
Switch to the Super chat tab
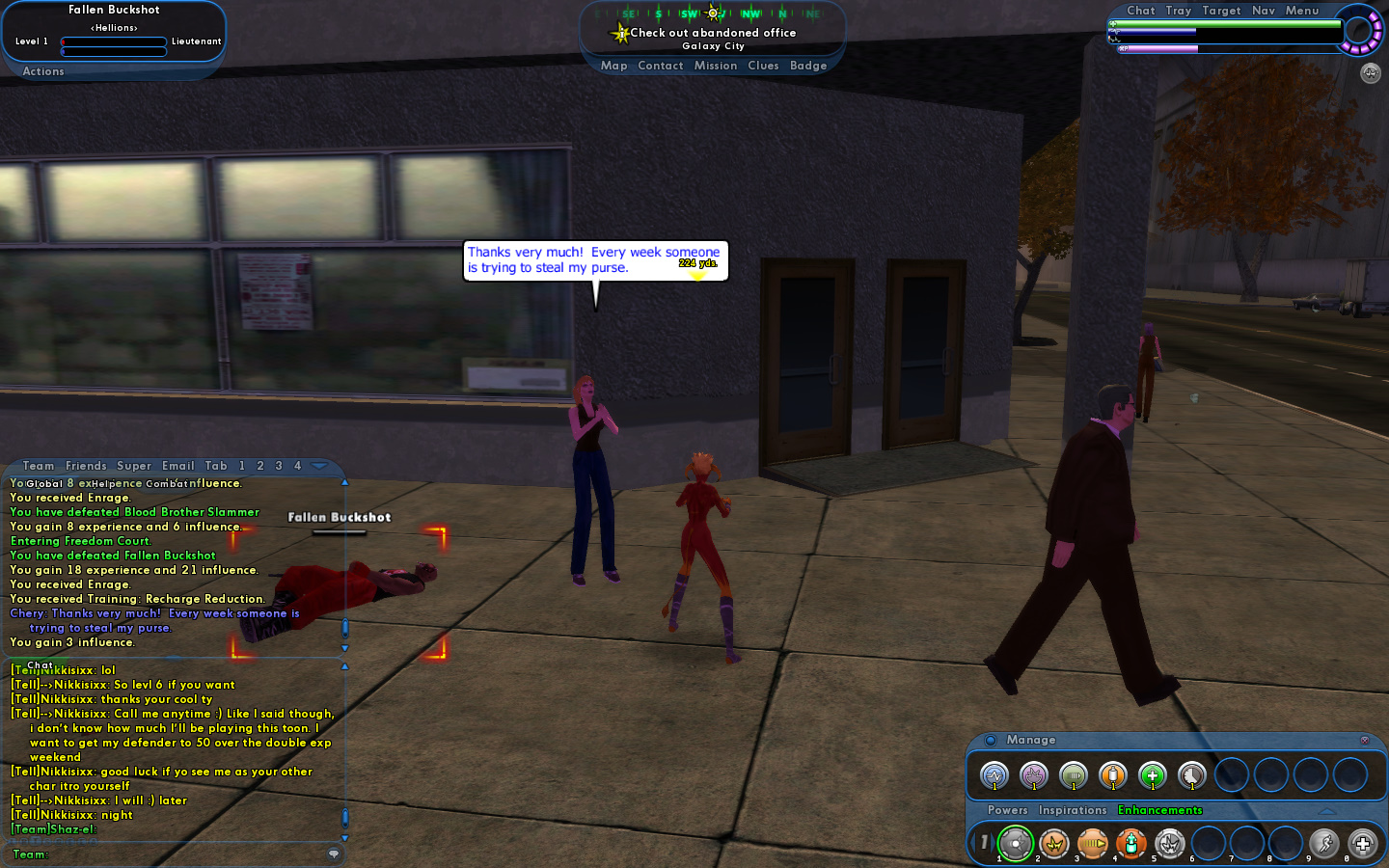click(x=134, y=466)
